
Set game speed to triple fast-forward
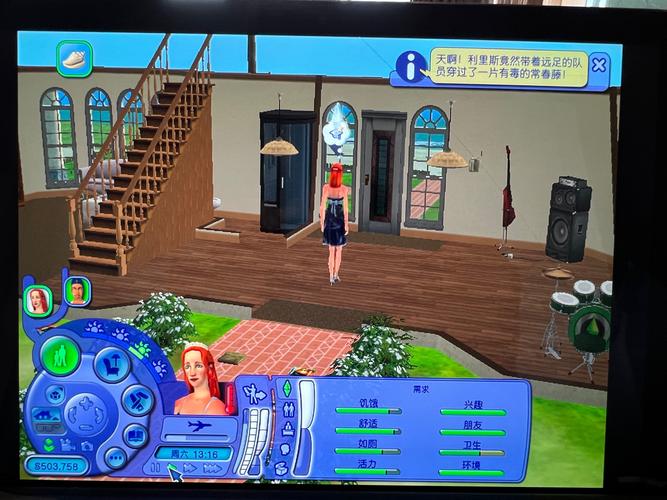coord(212,468)
